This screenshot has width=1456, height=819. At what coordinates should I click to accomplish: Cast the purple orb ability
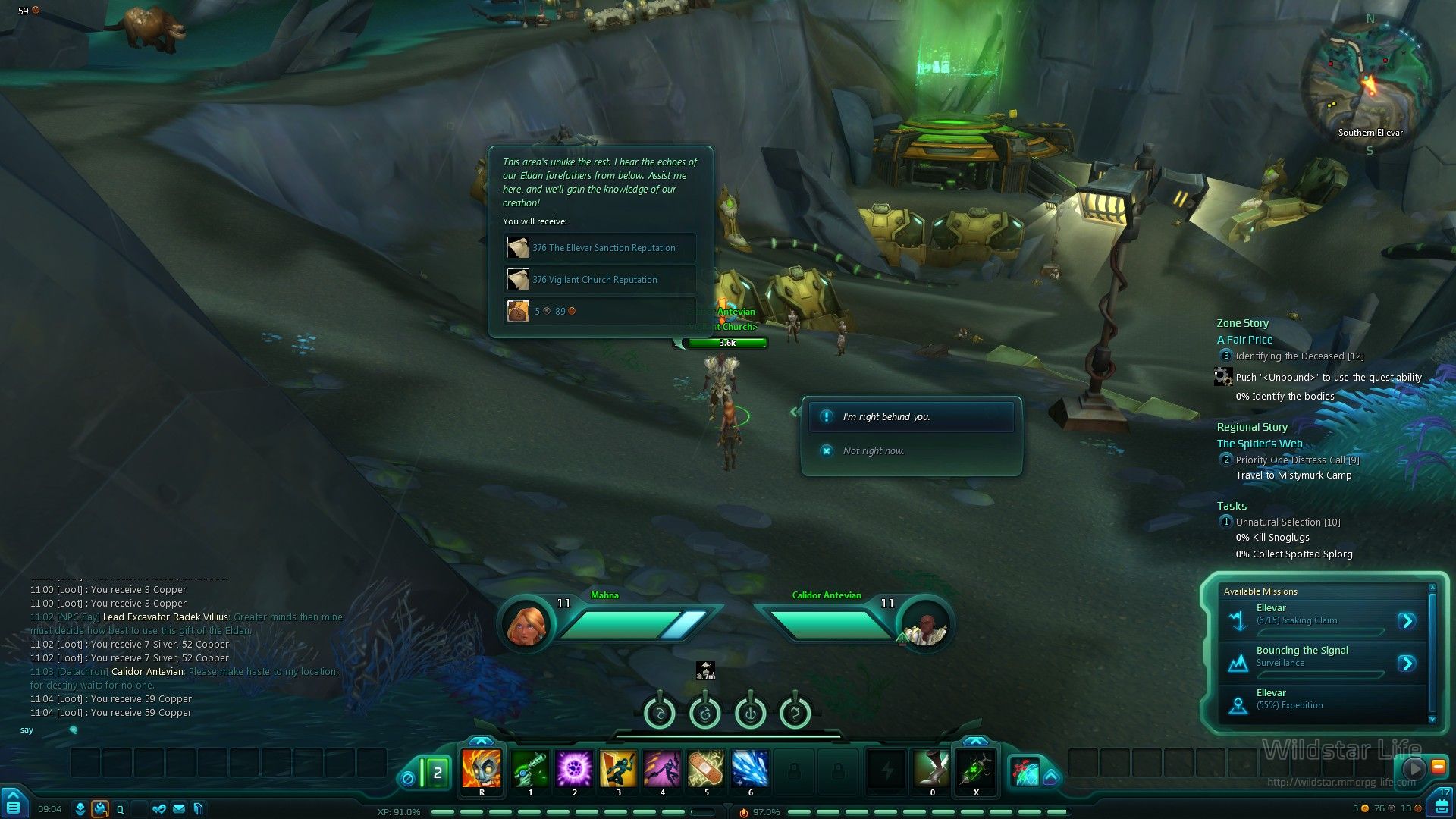click(x=574, y=769)
